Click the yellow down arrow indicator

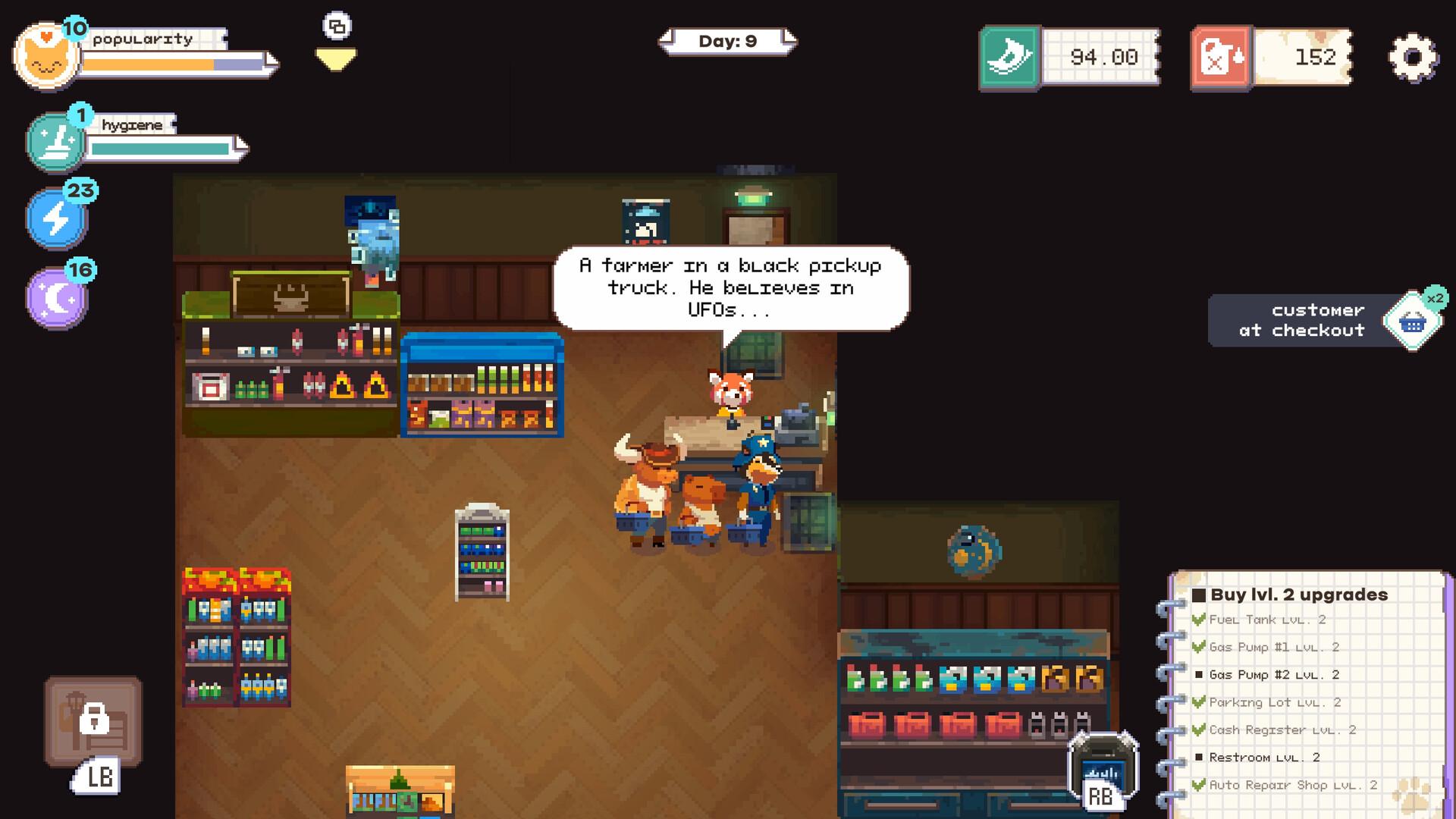pos(336,56)
